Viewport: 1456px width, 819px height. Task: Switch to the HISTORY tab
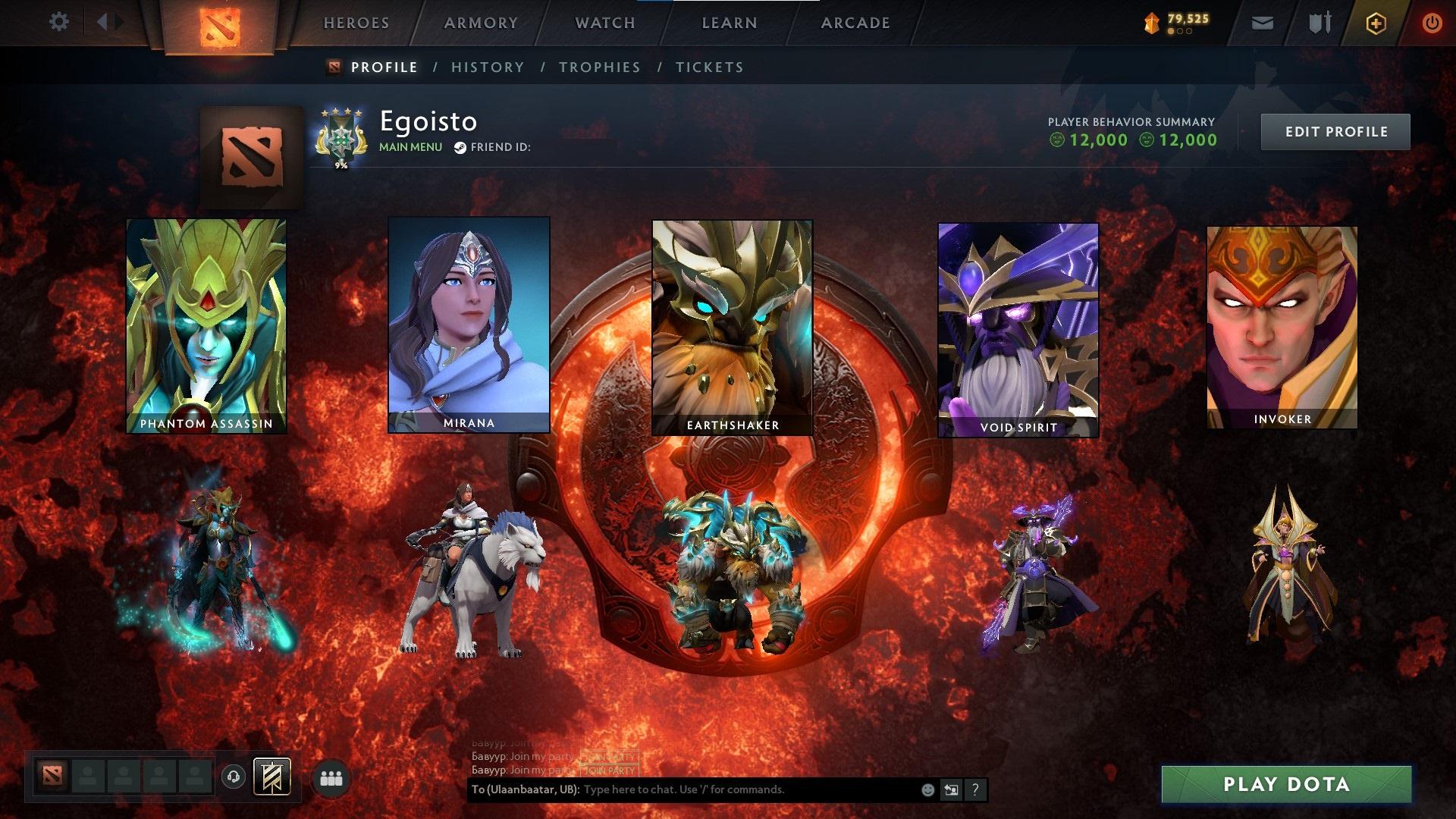click(x=488, y=67)
